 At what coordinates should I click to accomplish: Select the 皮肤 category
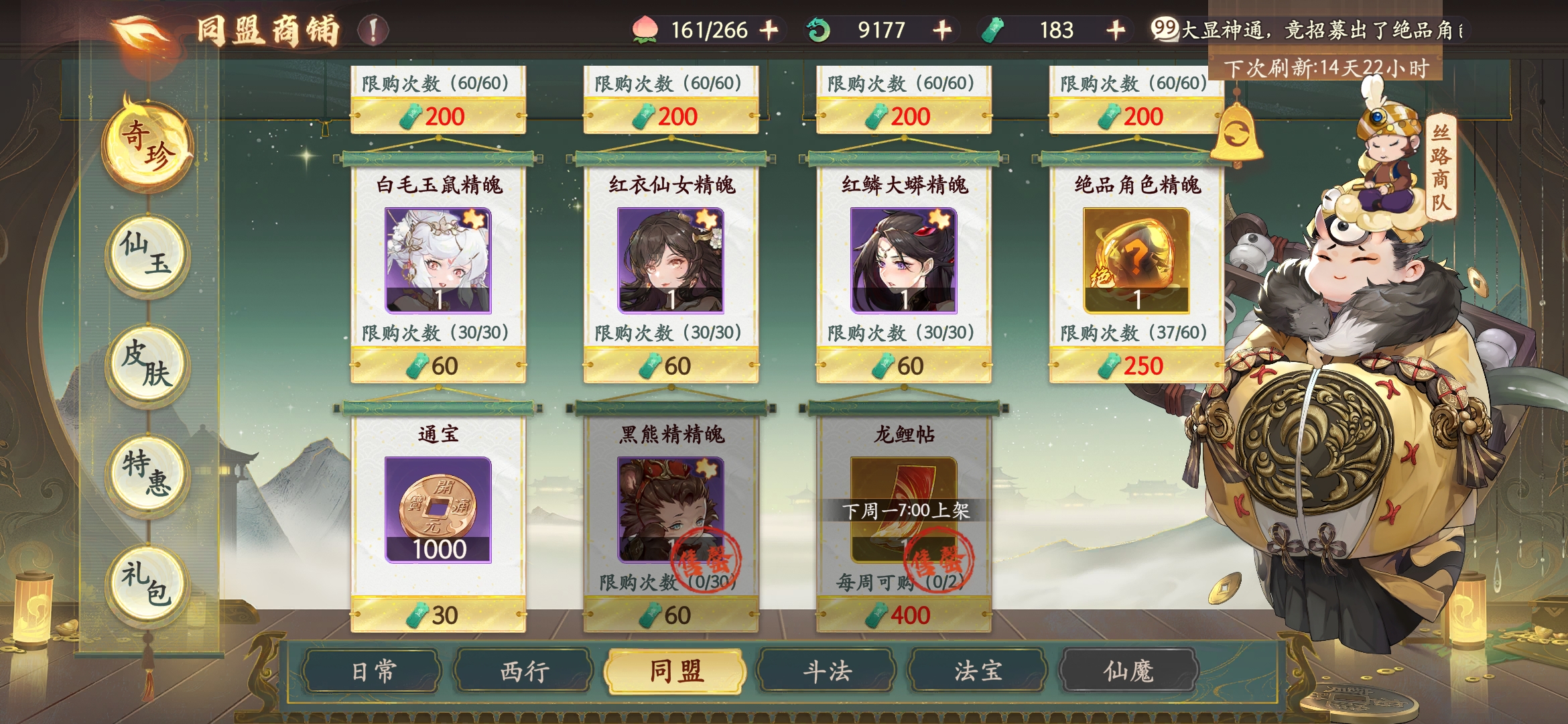coord(147,365)
